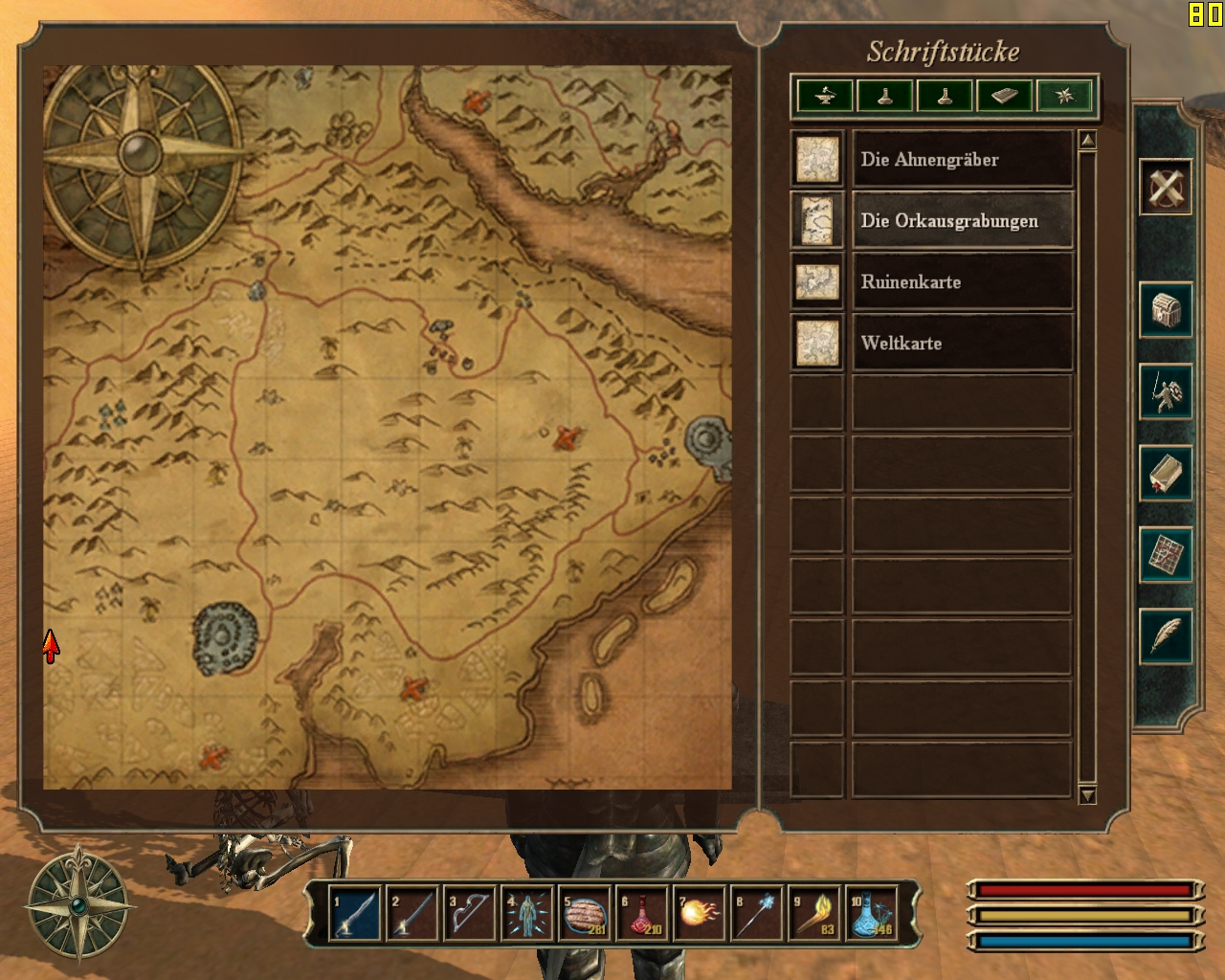Image resolution: width=1225 pixels, height=980 pixels.
Task: Use the red potion in slot 6
Action: 641,913
